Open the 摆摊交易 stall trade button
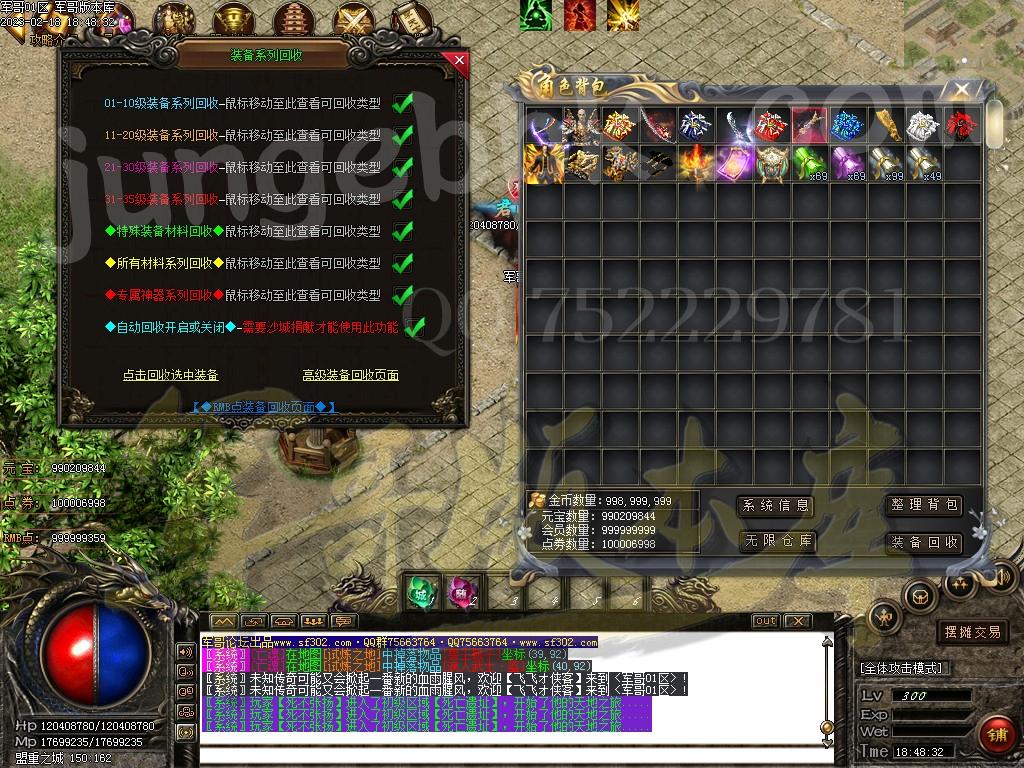The height and width of the screenshot is (768, 1024). pyautogui.click(x=972, y=632)
